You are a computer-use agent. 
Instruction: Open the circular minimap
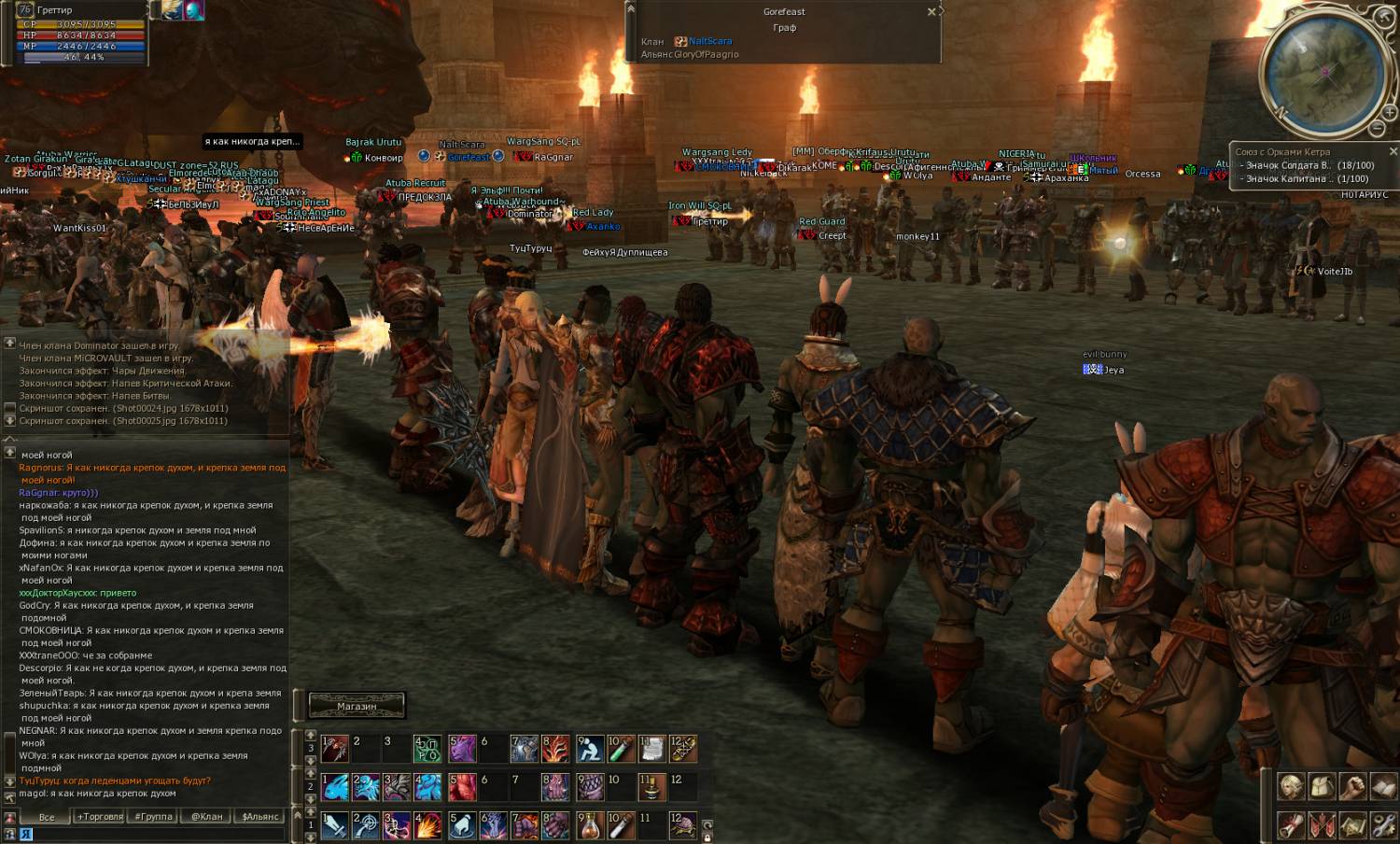click(1323, 72)
